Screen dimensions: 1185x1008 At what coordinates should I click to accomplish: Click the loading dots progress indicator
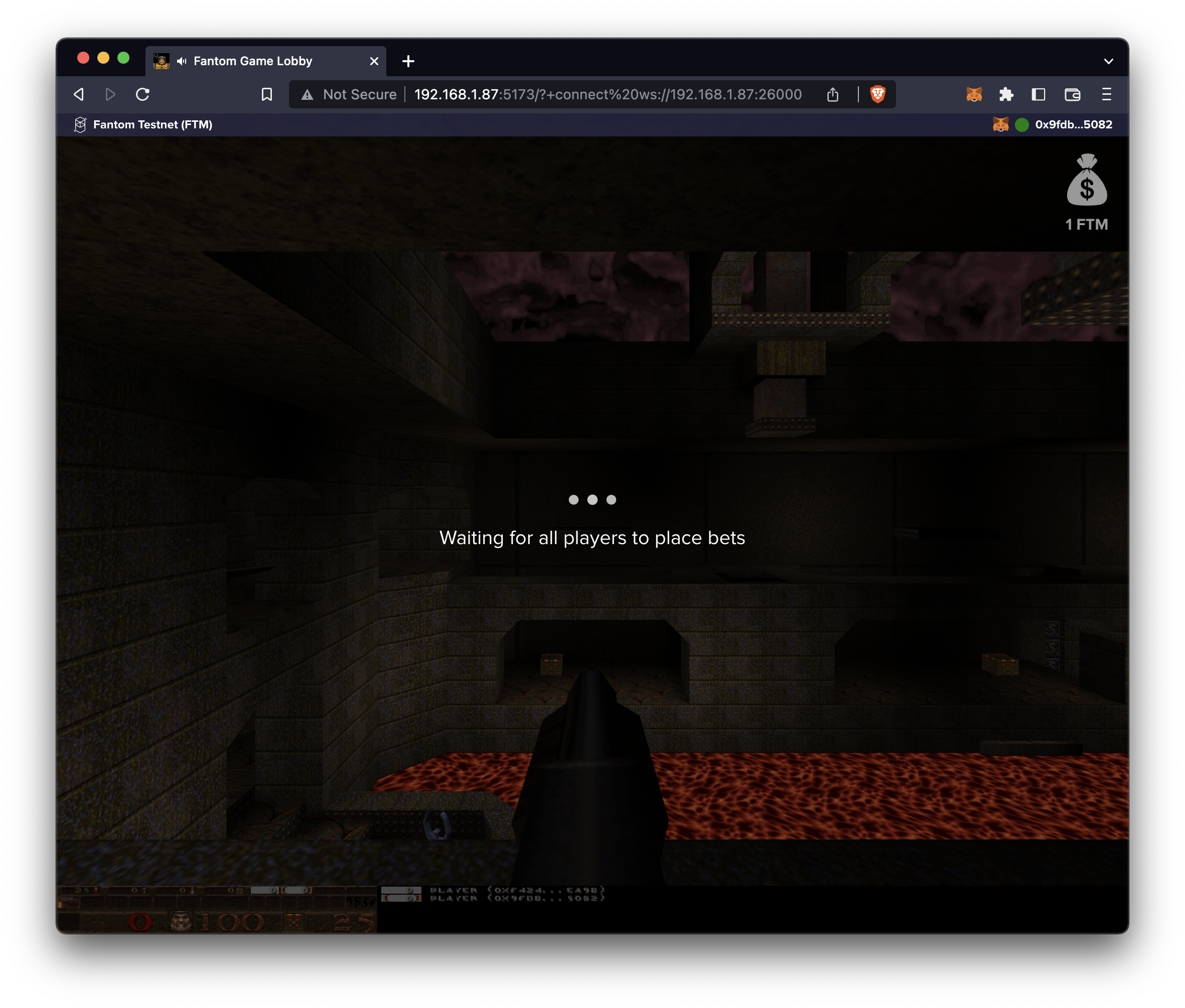(592, 499)
